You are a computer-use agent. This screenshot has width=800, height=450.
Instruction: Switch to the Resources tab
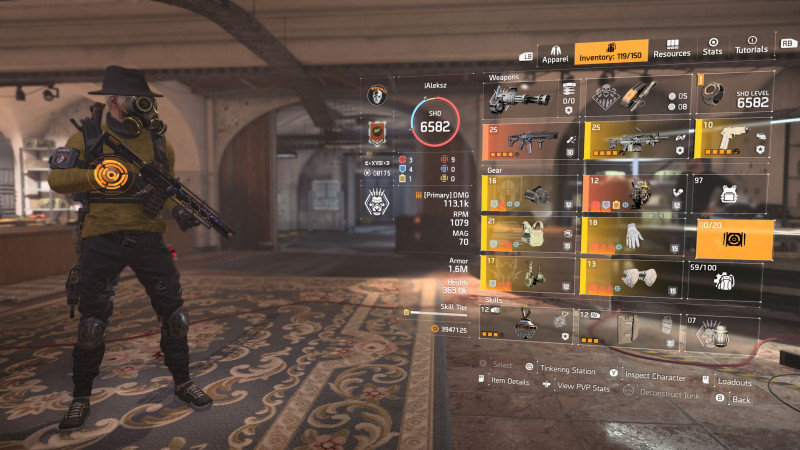672,50
